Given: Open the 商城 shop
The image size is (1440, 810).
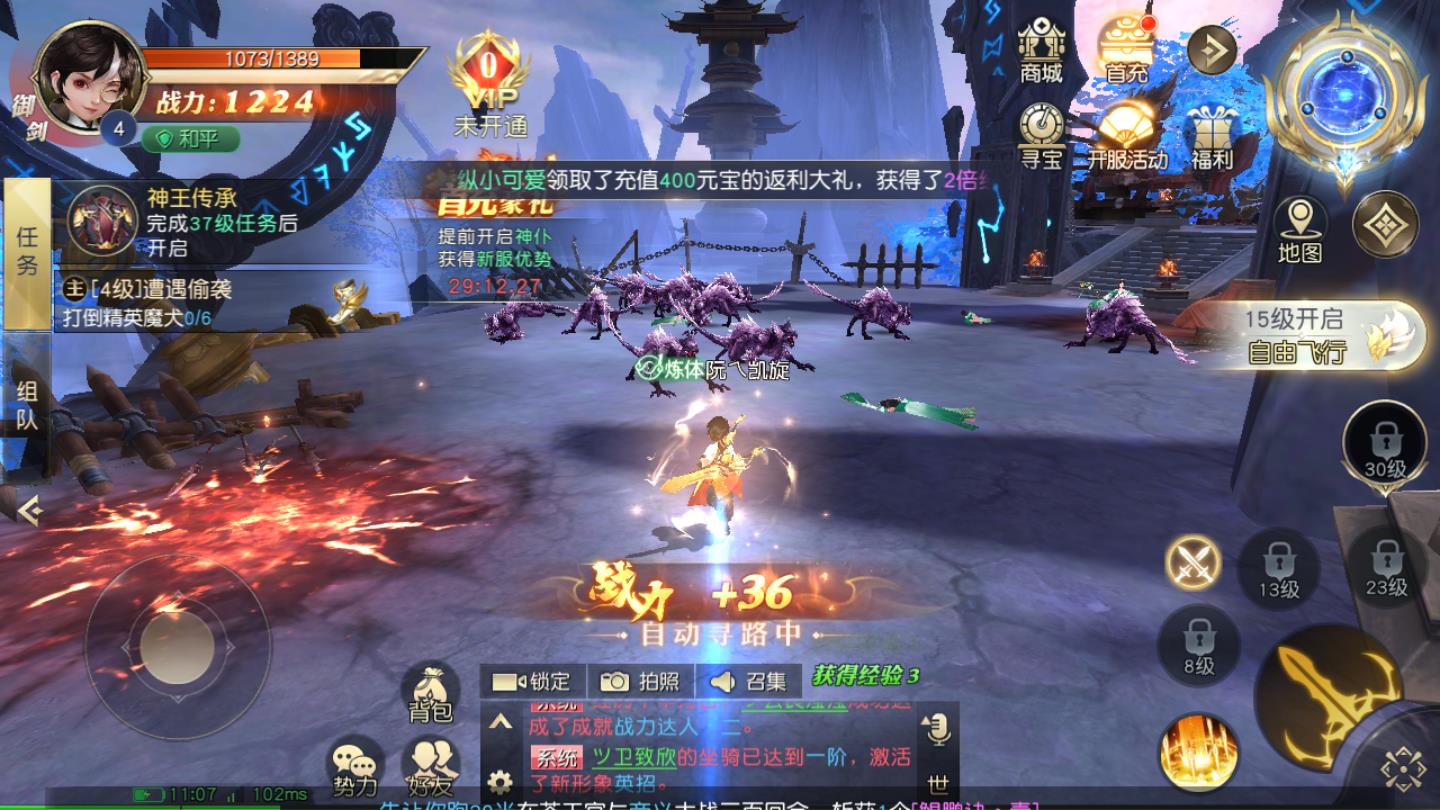Looking at the screenshot, I should [1040, 52].
